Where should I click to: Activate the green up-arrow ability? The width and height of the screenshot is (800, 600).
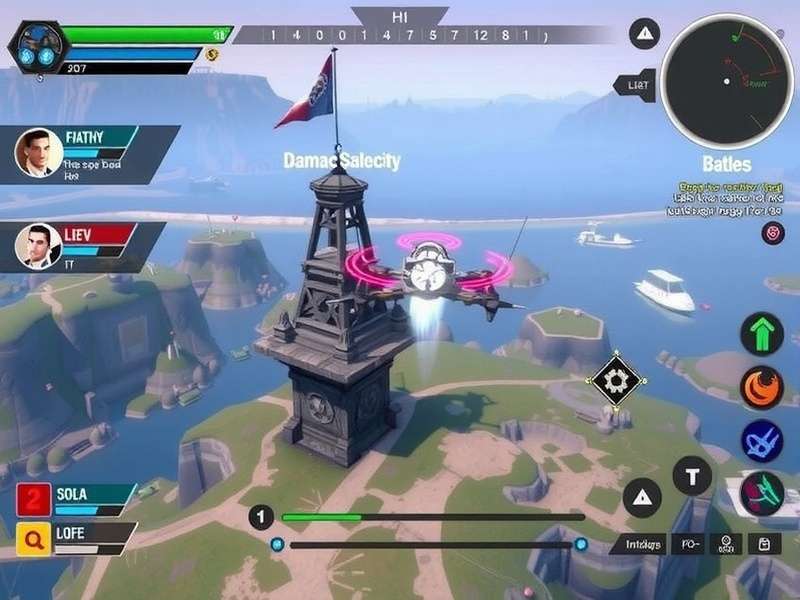click(761, 334)
